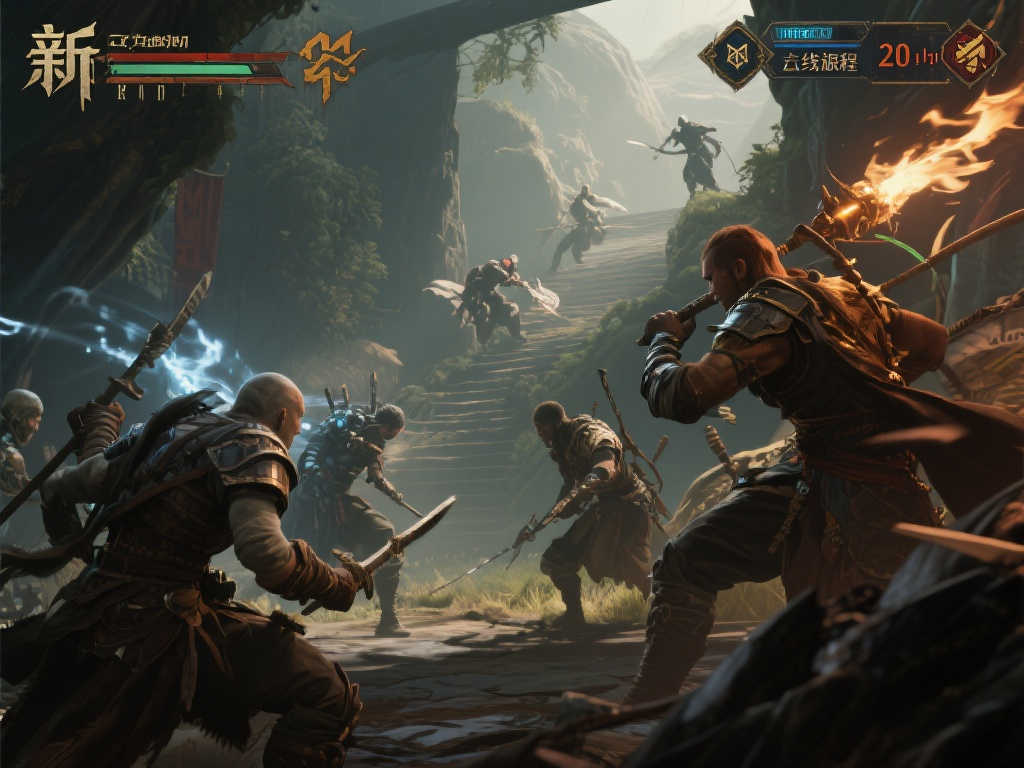Screen dimensions: 1024x768
Task: Open the gold-lettered objective panel
Action: (x=820, y=62)
